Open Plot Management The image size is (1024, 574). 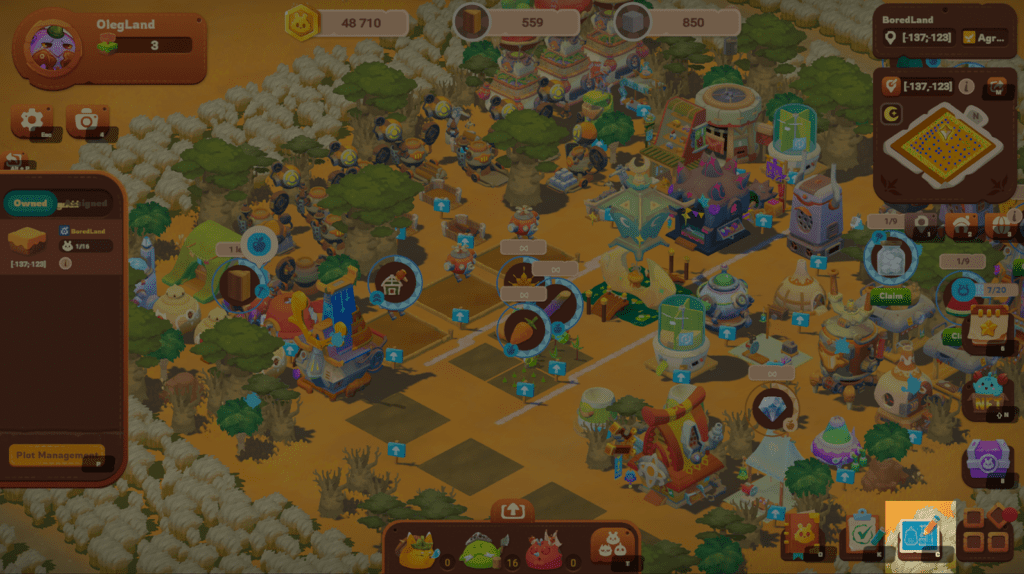tap(57, 455)
